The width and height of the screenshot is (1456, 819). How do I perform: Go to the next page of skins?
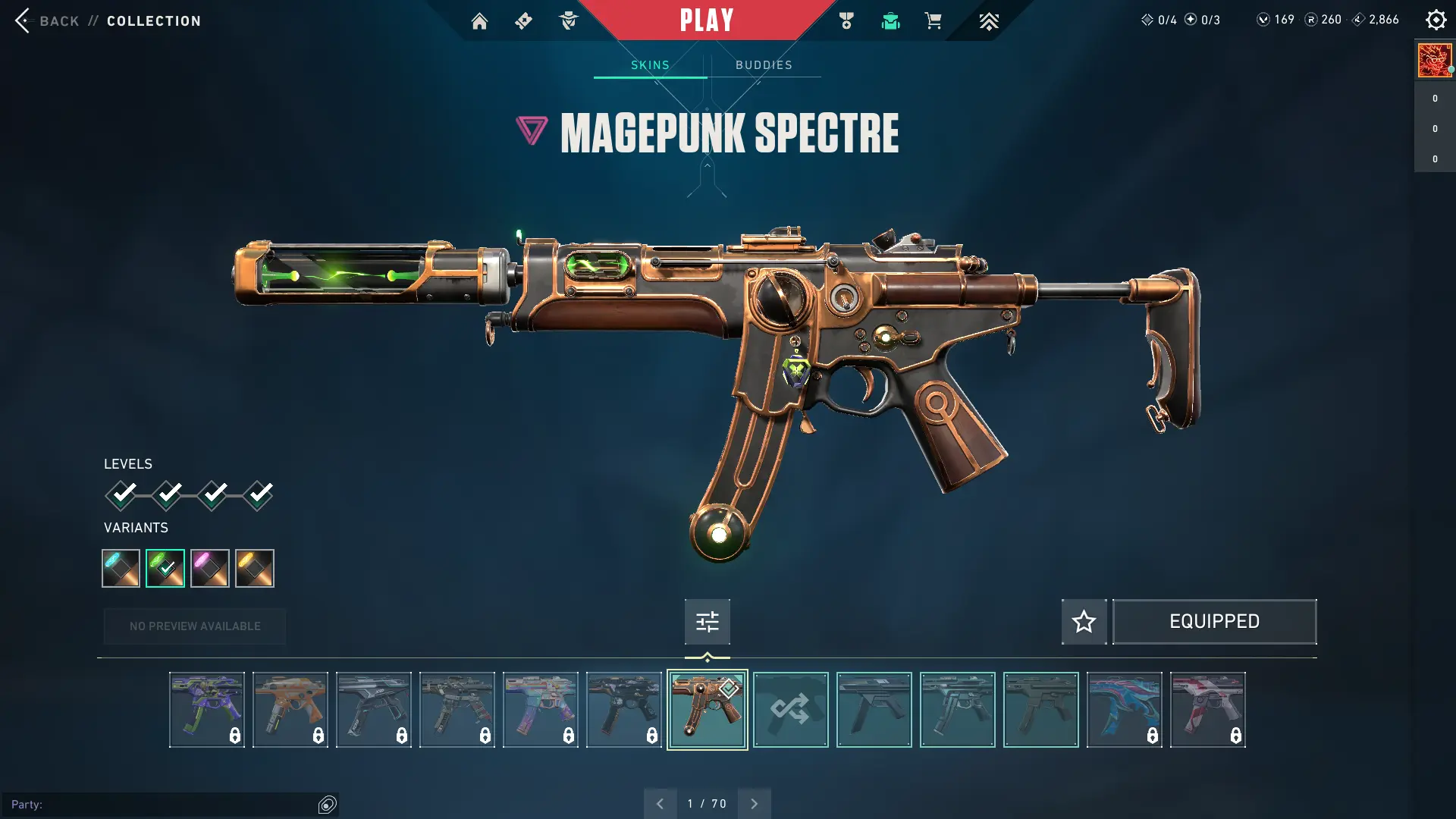754,804
